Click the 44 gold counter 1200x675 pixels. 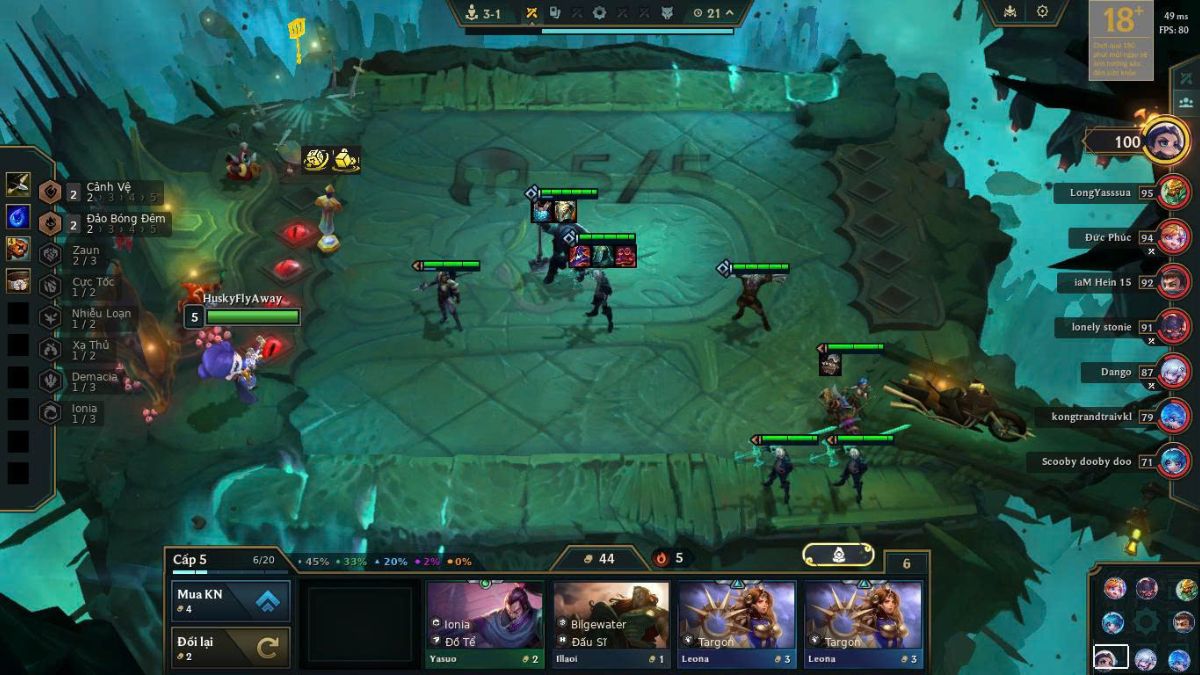(599, 559)
